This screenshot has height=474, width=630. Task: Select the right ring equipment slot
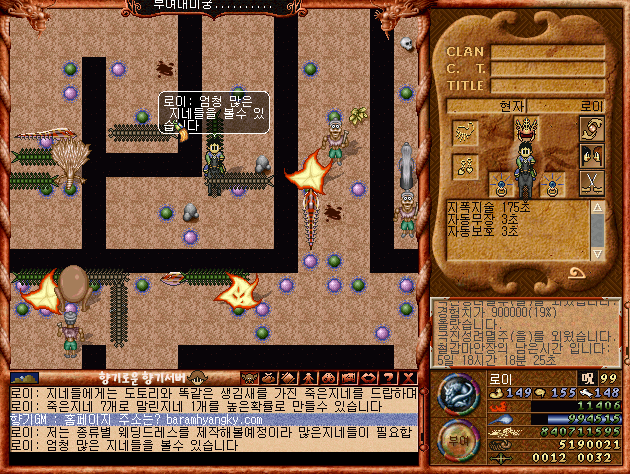pos(552,185)
